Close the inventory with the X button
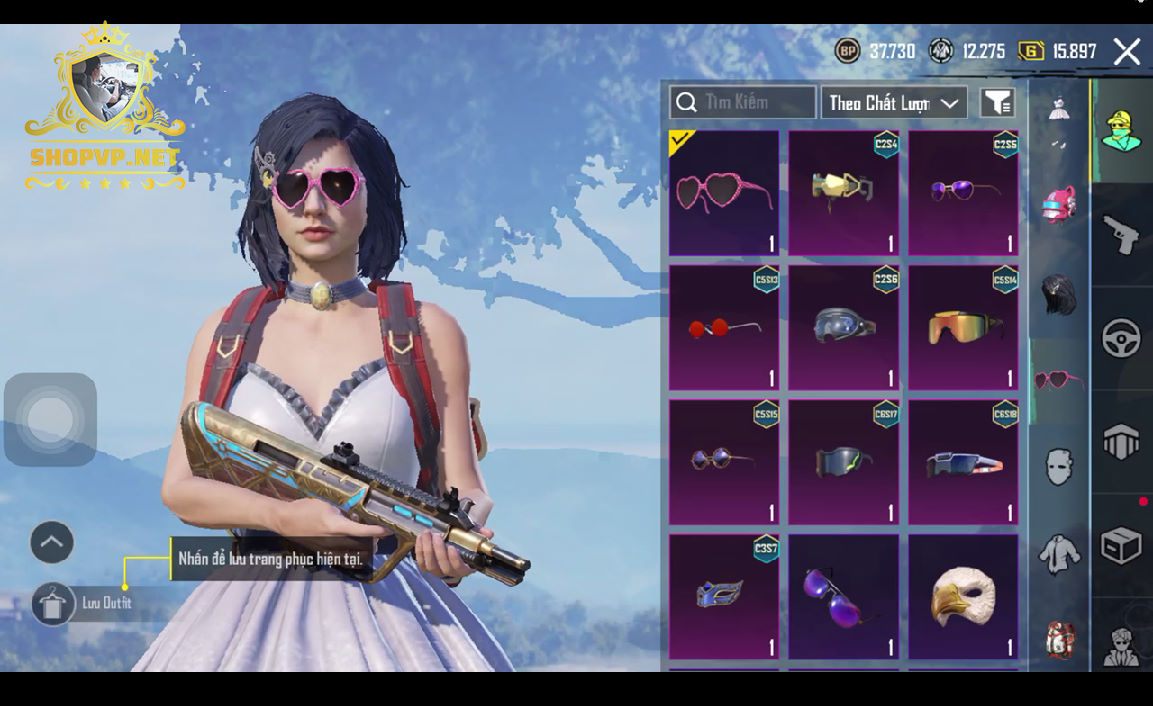 click(x=1127, y=52)
